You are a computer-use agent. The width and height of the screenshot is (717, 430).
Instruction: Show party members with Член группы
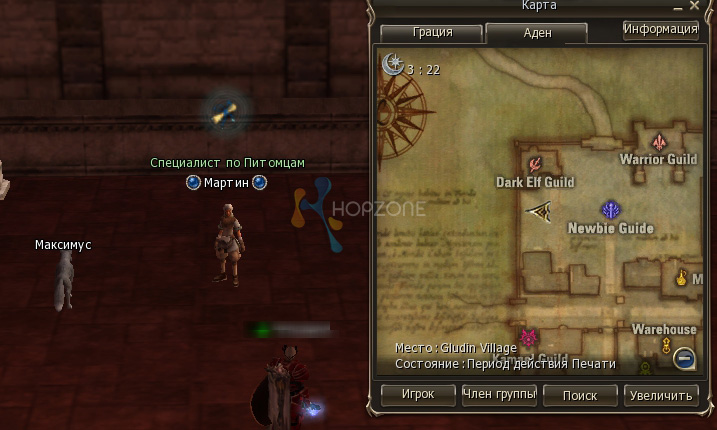click(499, 394)
